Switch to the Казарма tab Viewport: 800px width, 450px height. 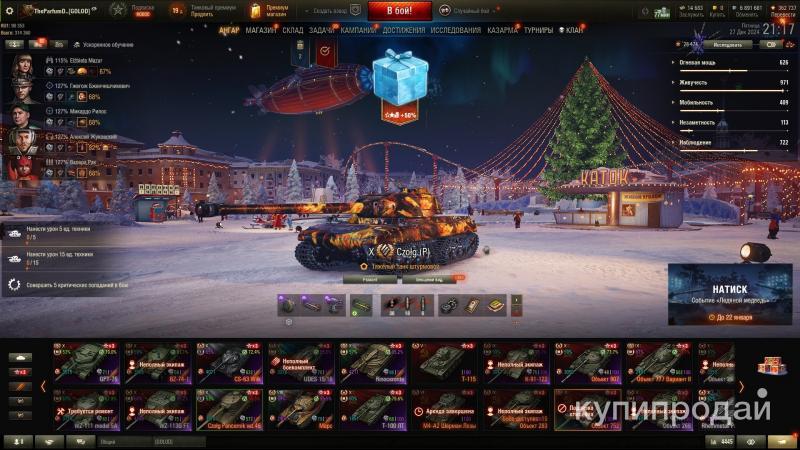pyautogui.click(x=503, y=30)
